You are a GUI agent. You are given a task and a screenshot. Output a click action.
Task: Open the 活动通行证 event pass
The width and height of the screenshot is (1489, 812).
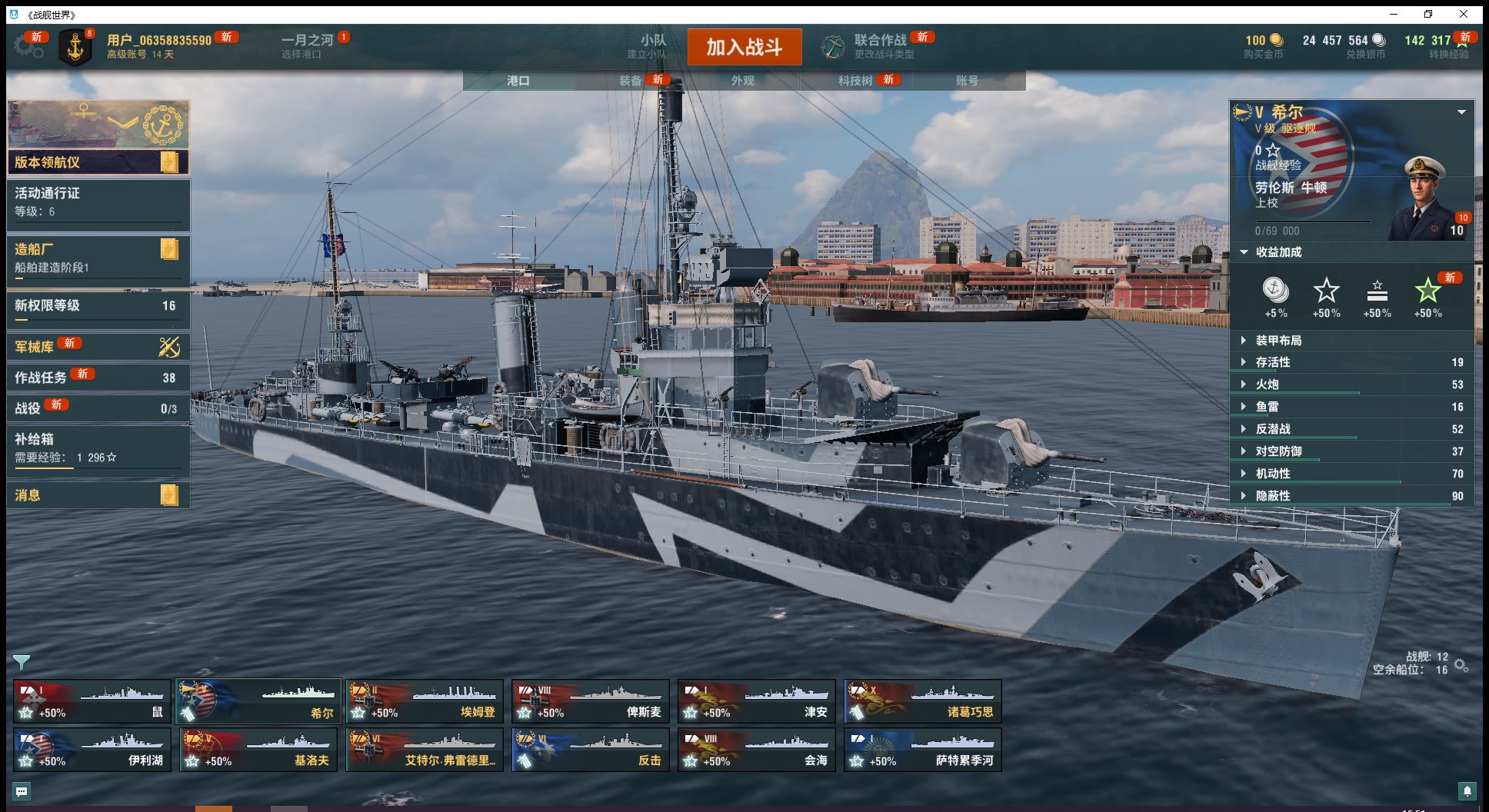point(98,202)
